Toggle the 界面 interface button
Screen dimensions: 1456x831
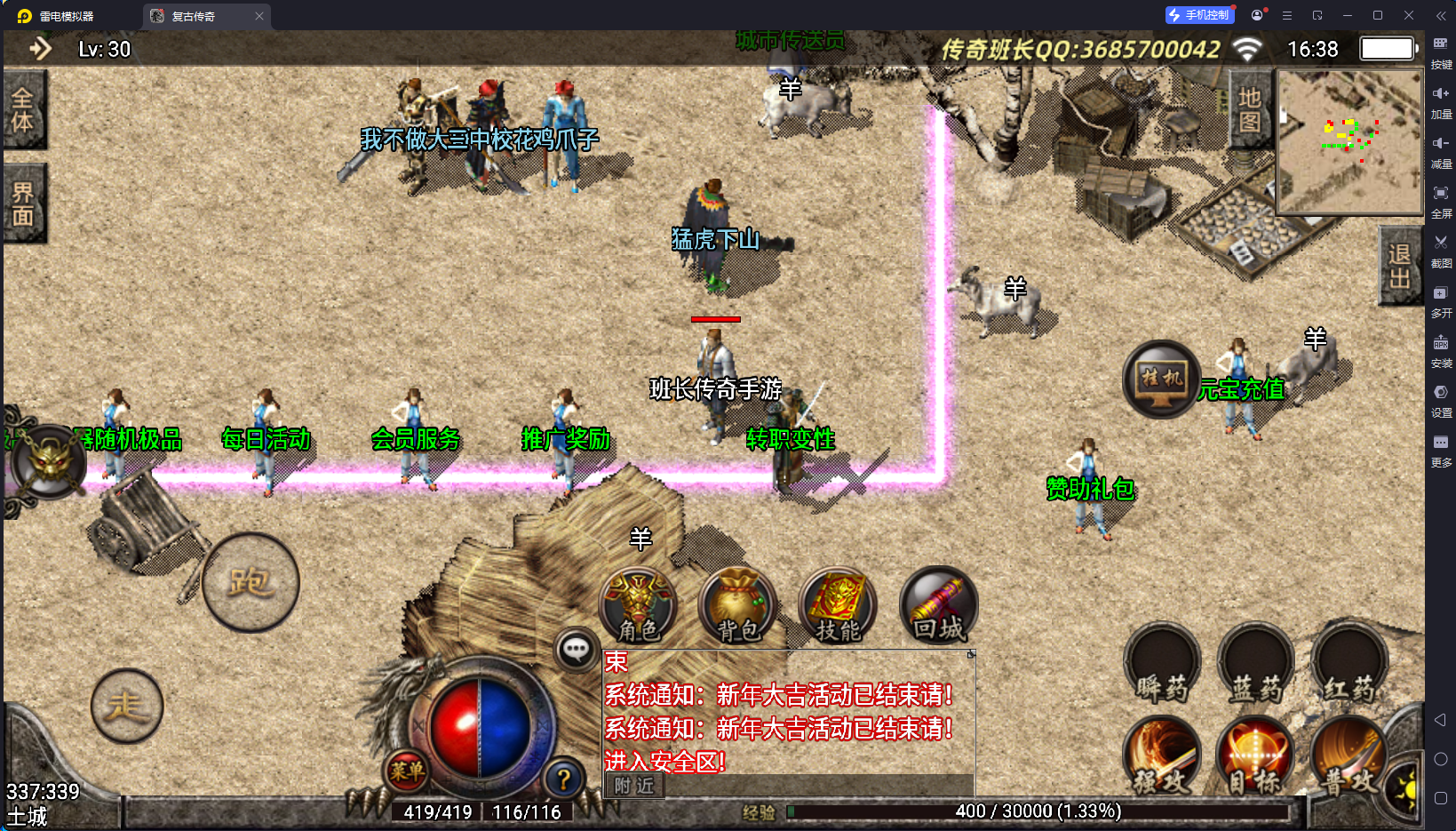[x=24, y=204]
